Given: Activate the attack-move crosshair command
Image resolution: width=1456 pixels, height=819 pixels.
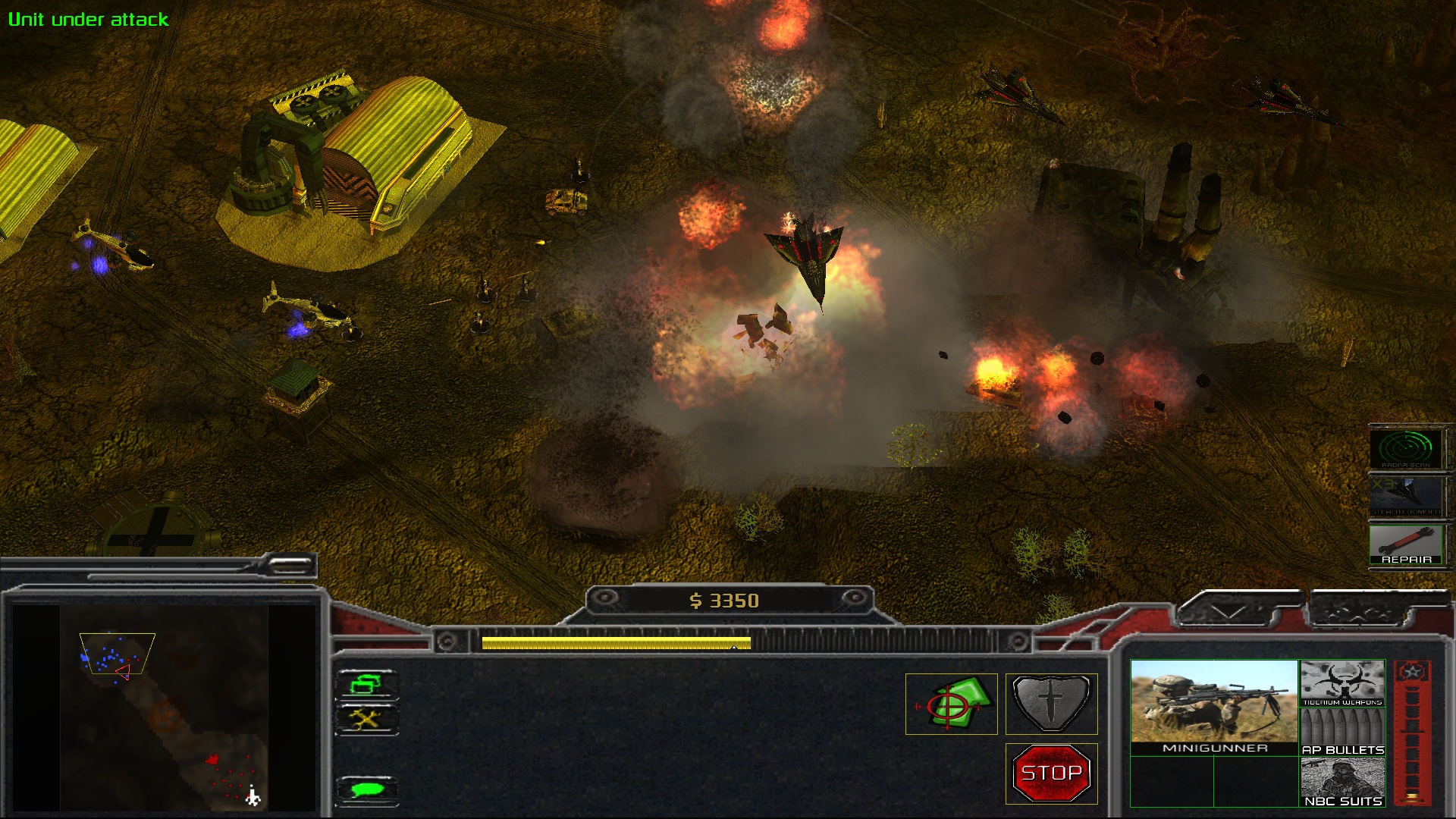Looking at the screenshot, I should click(951, 704).
